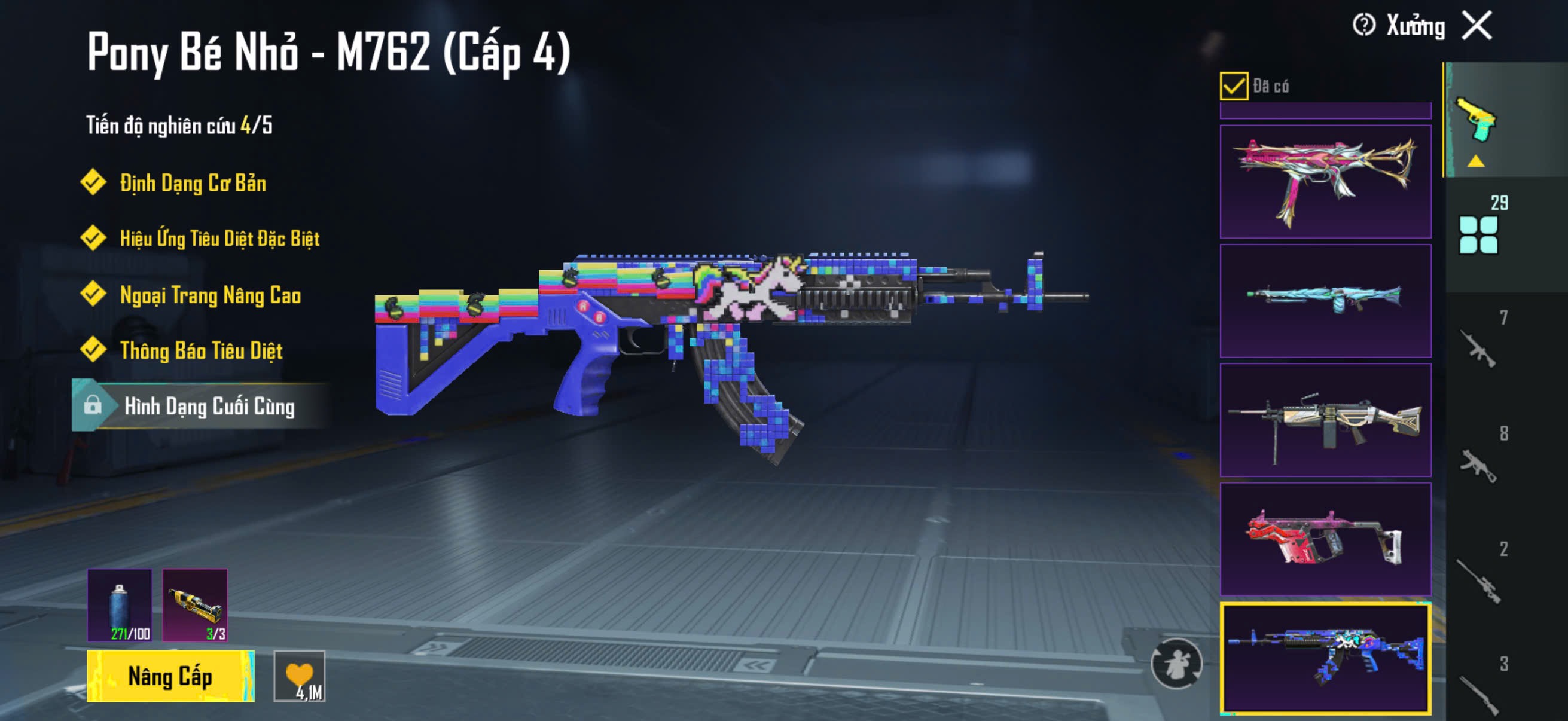The image size is (1568, 721).
Task: Click the spray paint material slot
Action: tap(120, 605)
